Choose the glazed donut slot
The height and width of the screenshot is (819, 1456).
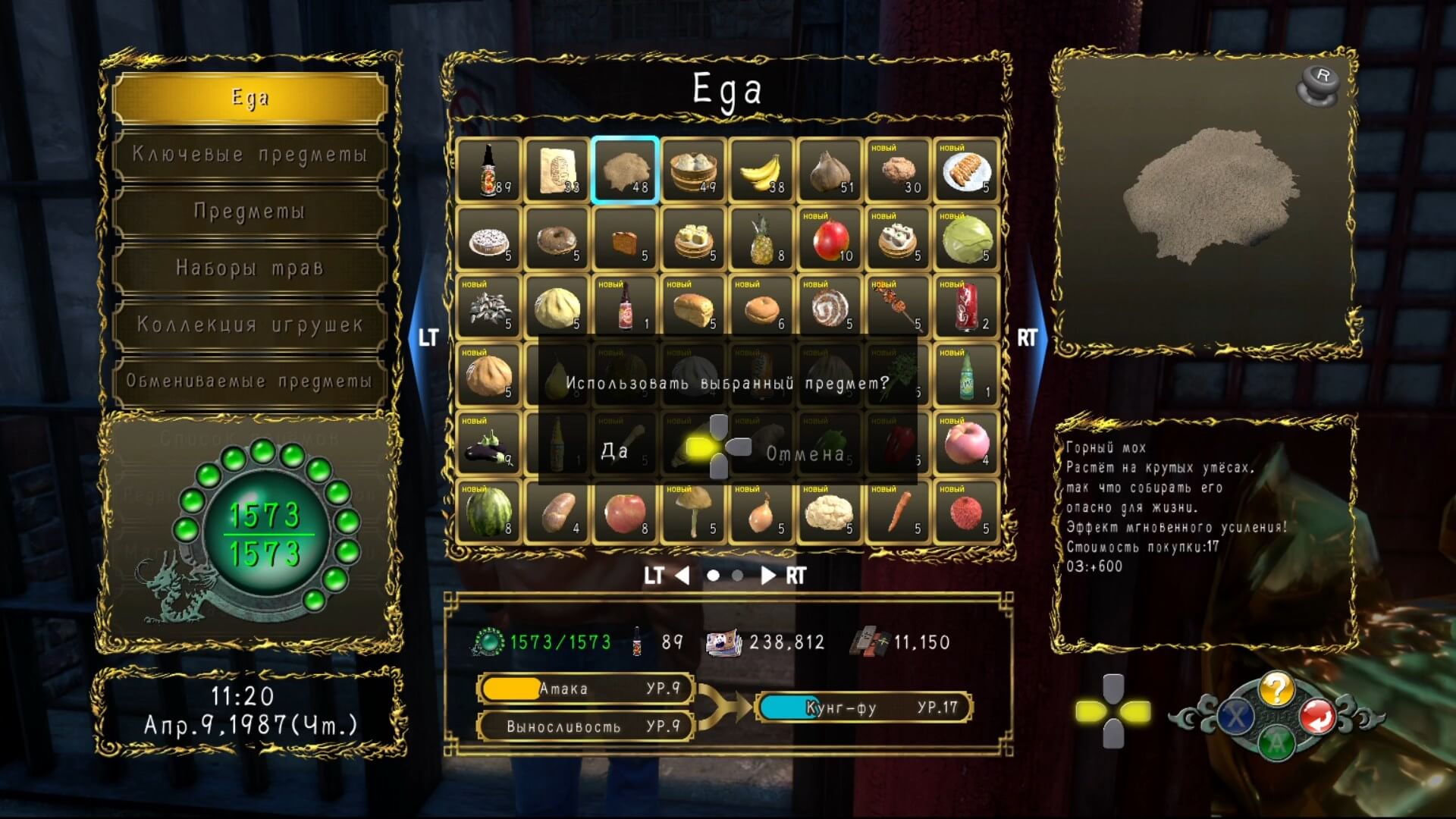(557, 239)
